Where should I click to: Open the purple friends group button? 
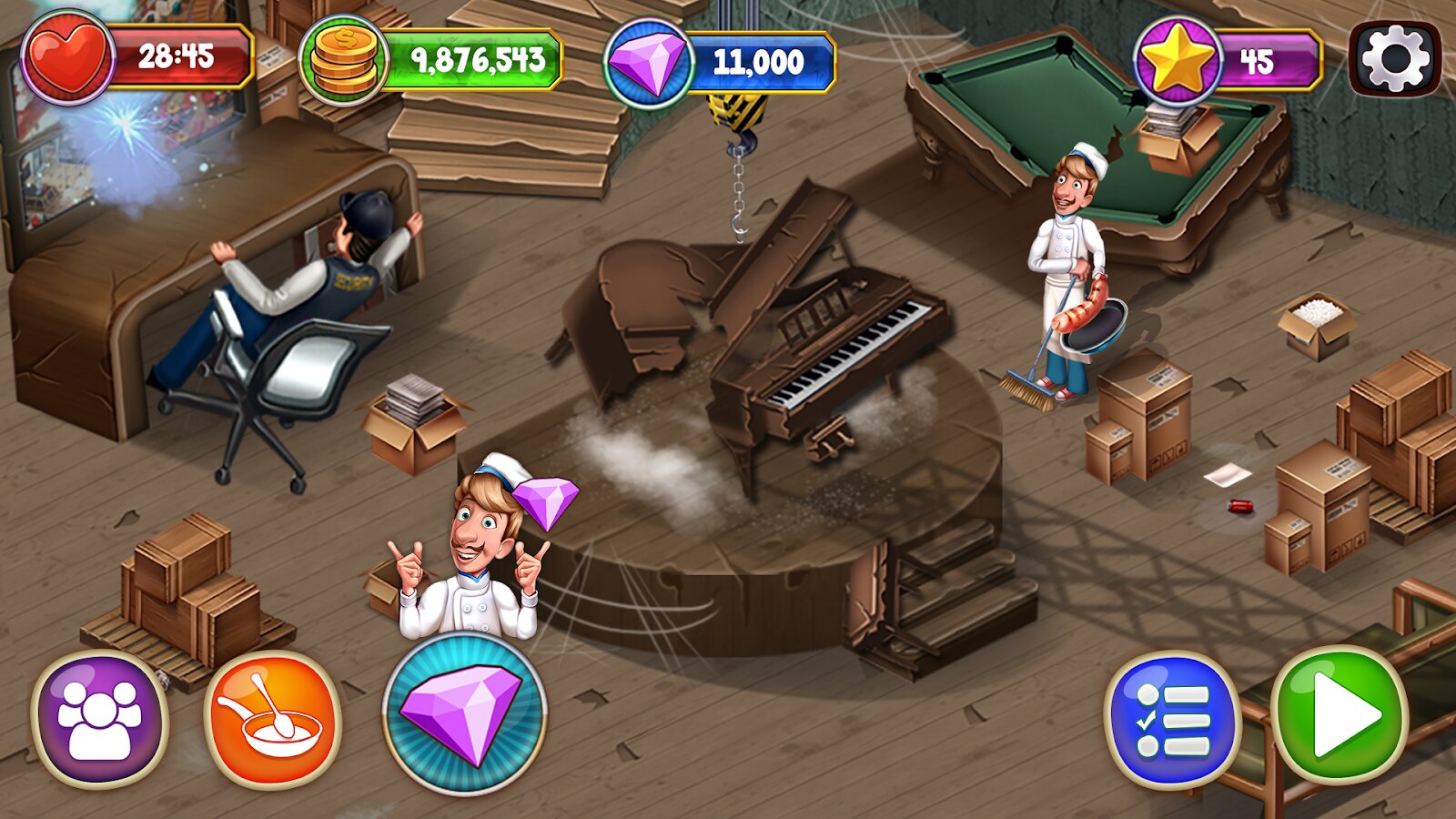point(99,719)
